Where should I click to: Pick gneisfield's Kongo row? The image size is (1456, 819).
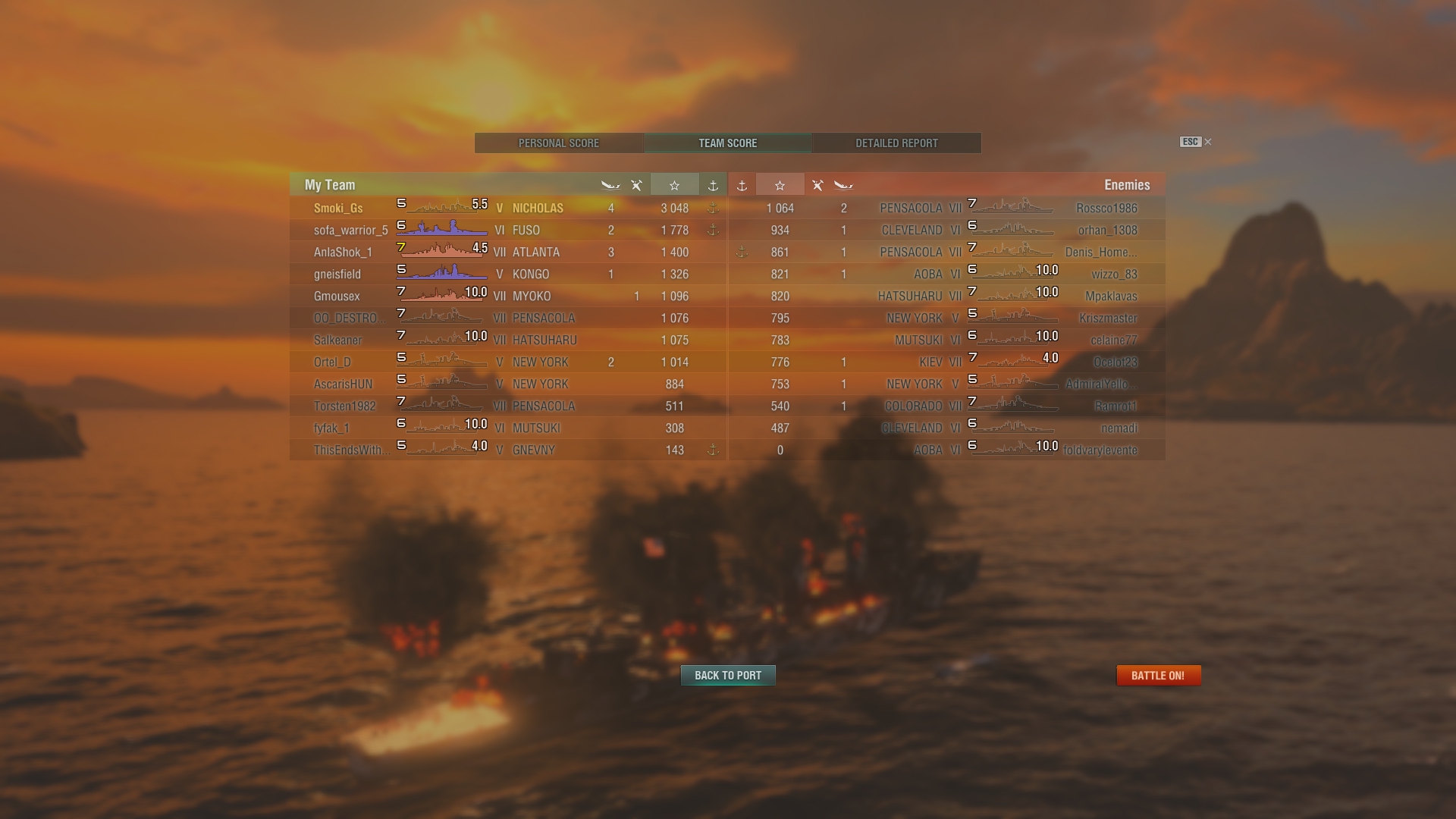508,274
